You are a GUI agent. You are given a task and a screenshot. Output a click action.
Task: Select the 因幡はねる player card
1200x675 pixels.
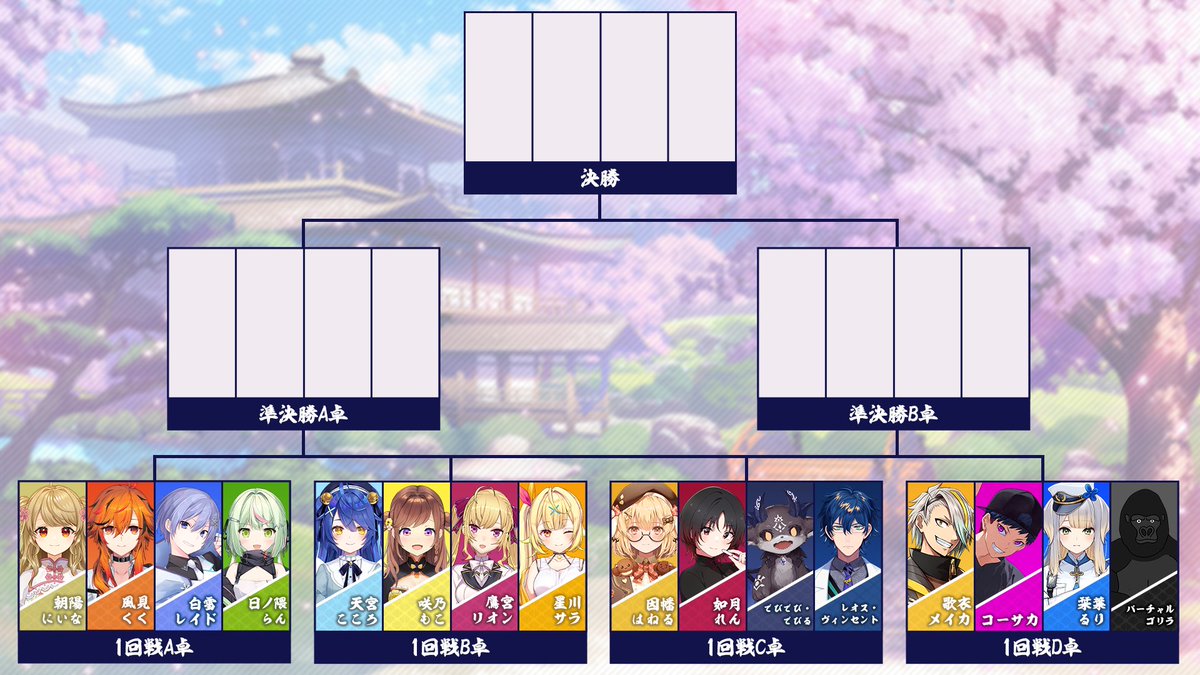click(644, 555)
